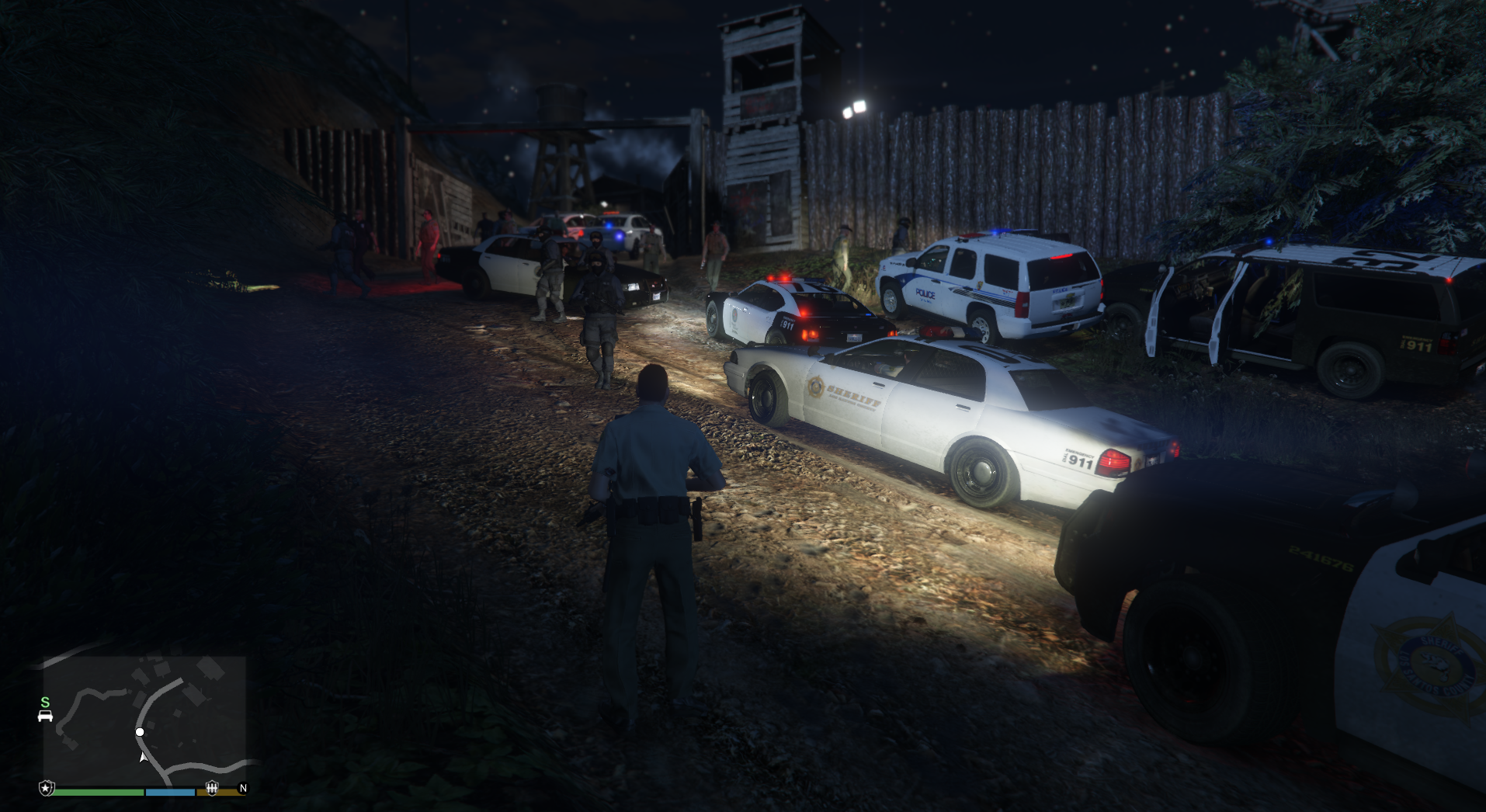Image resolution: width=1486 pixels, height=812 pixels.
Task: Click the north compass N marker
Action: 243,789
